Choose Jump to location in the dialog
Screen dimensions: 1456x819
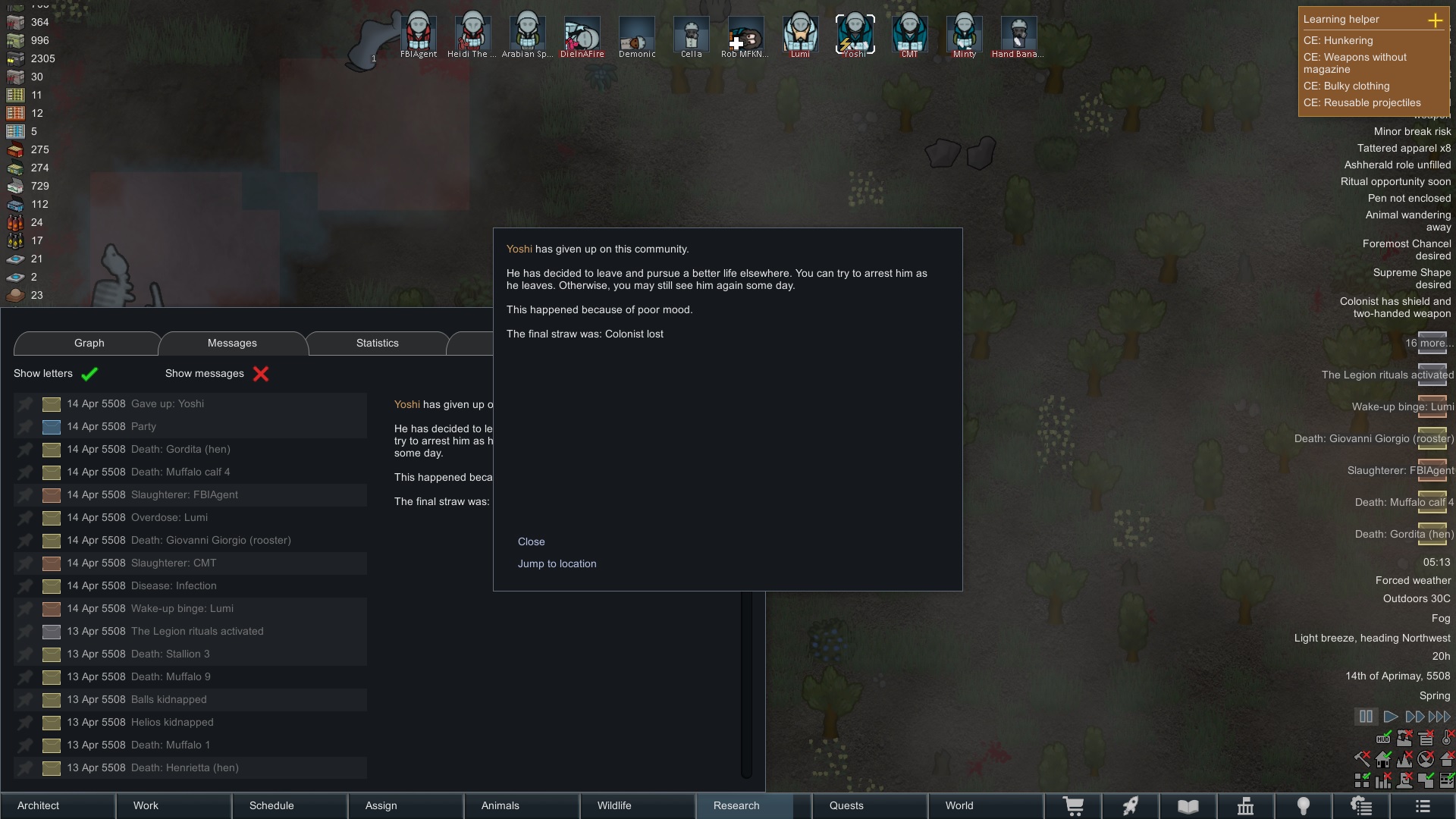point(557,563)
